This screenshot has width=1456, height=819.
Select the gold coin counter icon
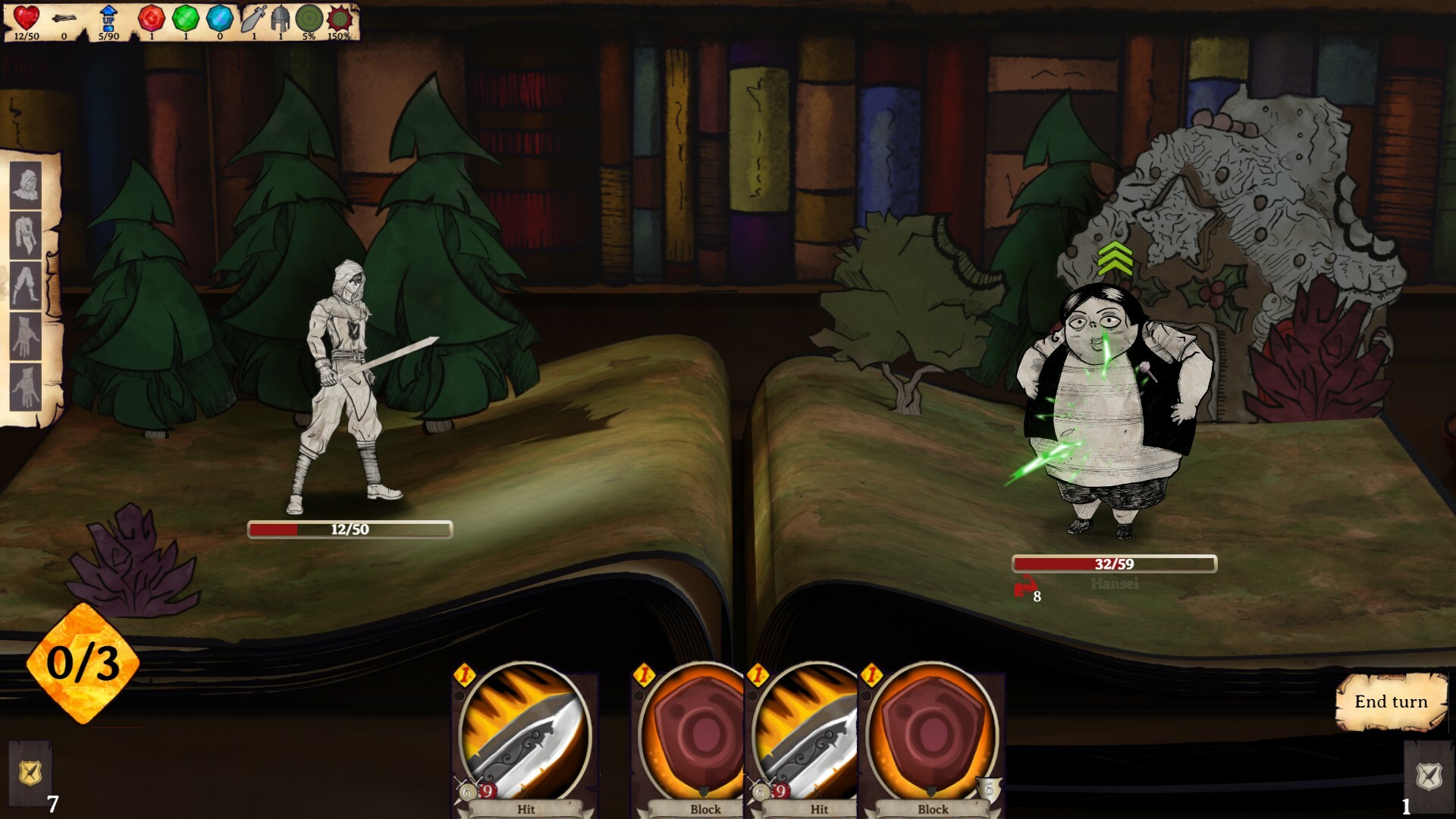64,19
